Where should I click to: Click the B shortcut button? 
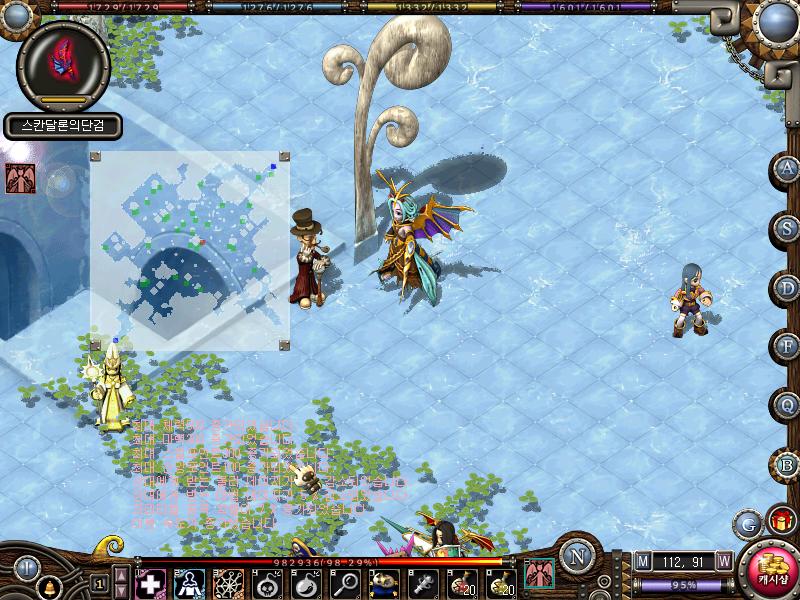click(789, 466)
